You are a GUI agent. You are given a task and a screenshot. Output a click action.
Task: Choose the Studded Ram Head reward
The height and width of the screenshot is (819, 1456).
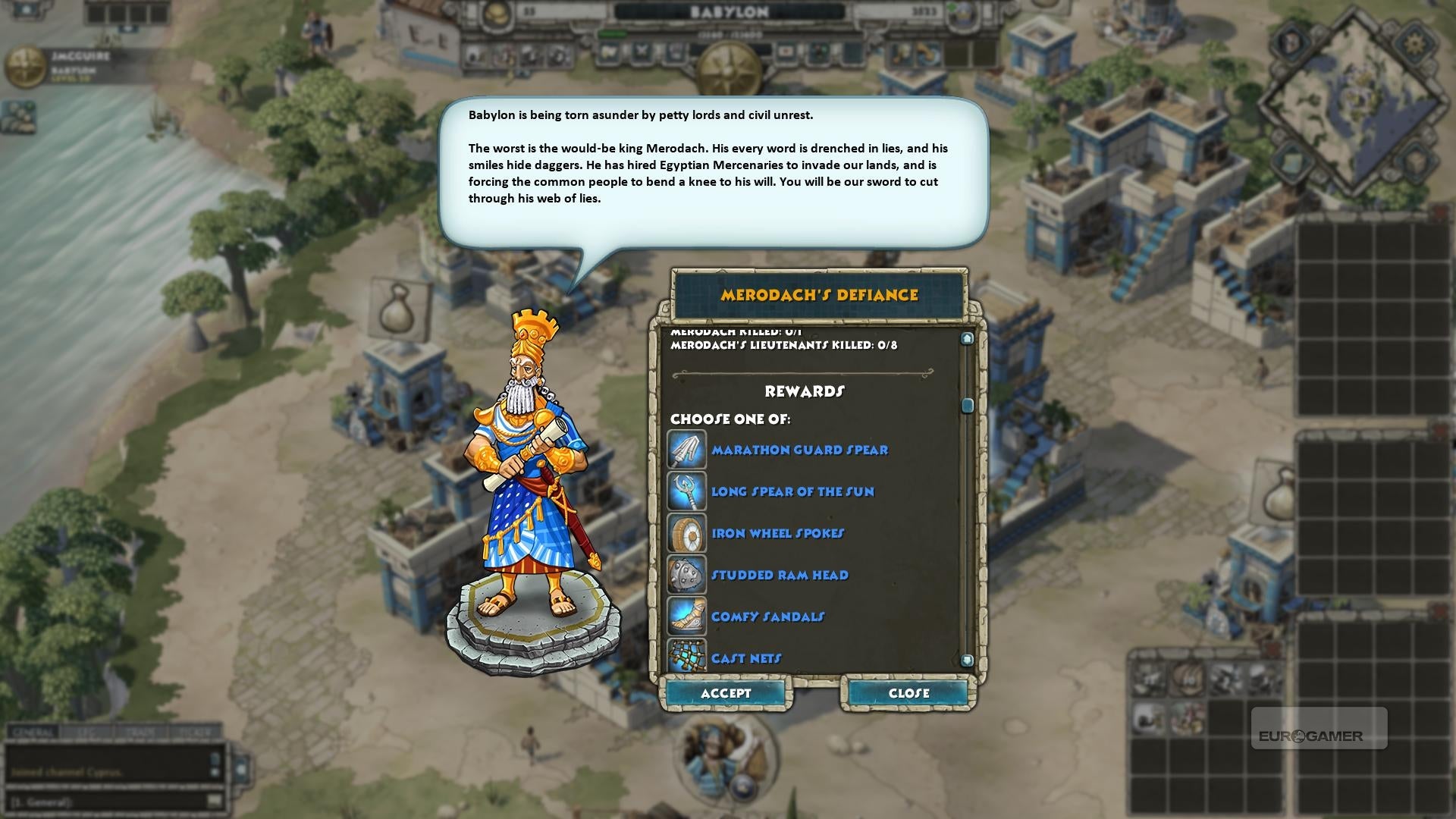(x=780, y=575)
